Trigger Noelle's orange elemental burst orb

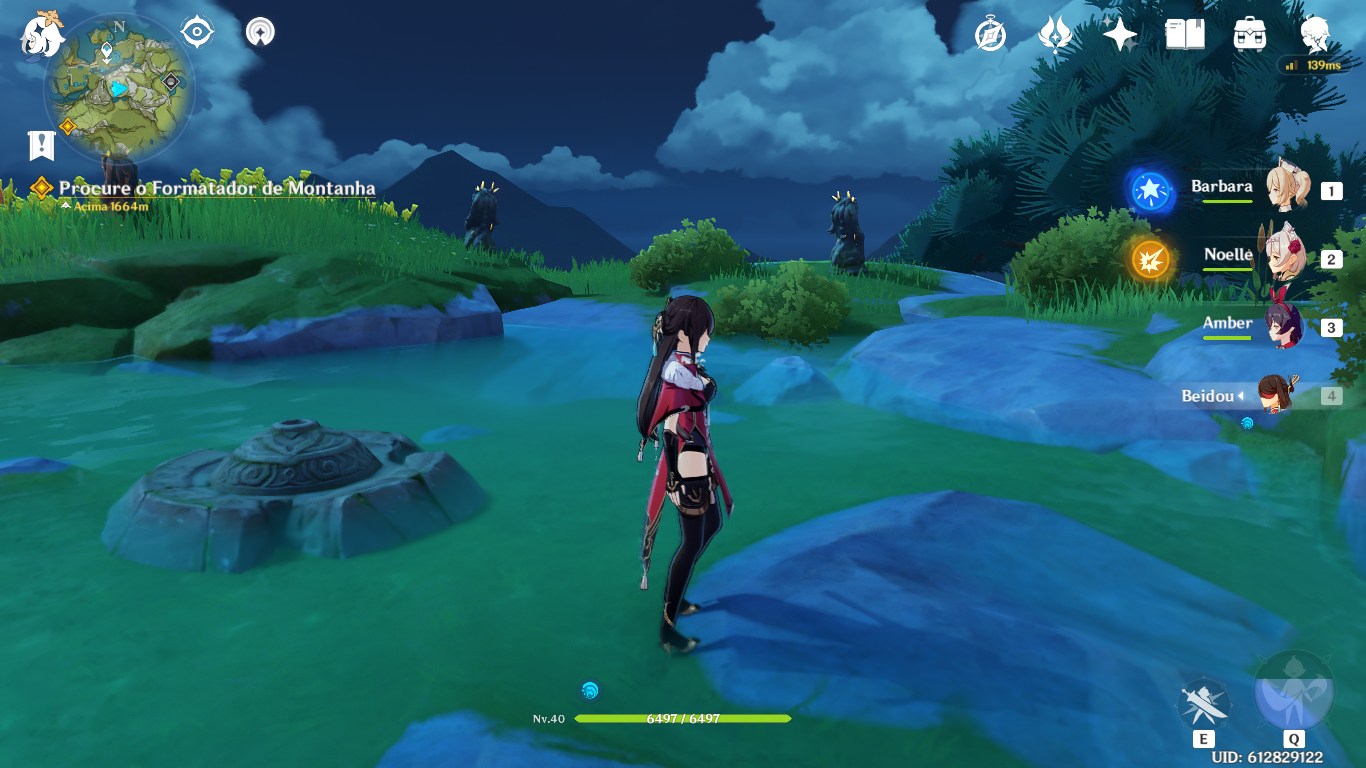coord(1150,260)
